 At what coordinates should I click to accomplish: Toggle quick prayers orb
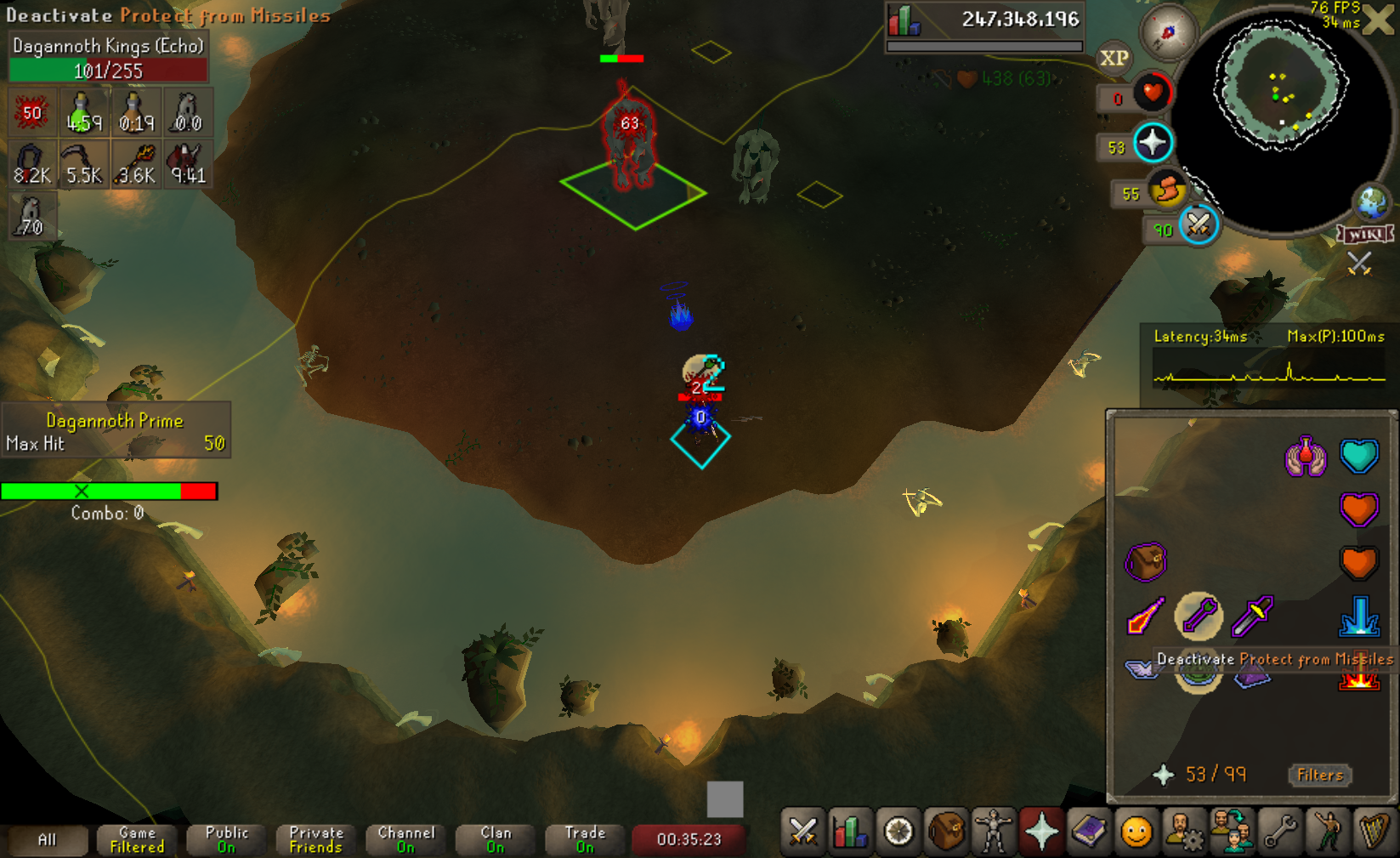pos(1153,143)
